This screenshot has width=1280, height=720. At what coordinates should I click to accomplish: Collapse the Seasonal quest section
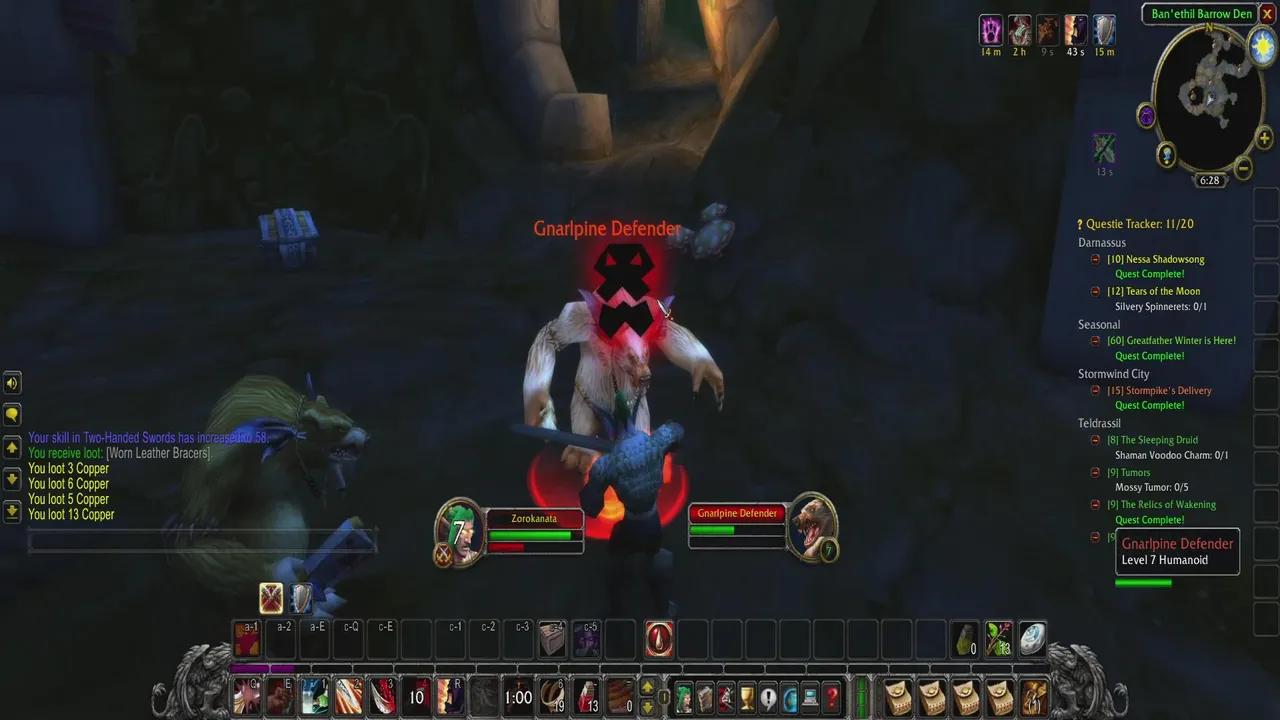coord(1098,324)
